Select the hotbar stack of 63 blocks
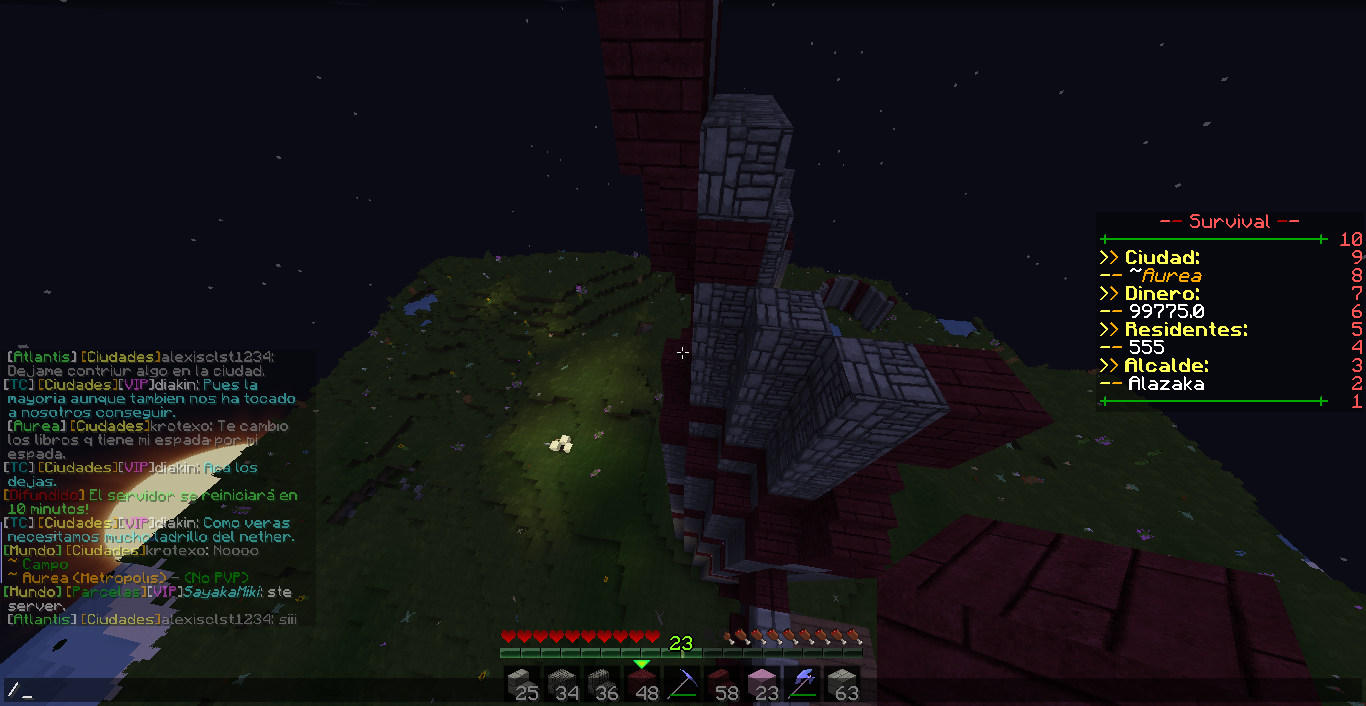The width and height of the screenshot is (1366, 706). [842, 683]
